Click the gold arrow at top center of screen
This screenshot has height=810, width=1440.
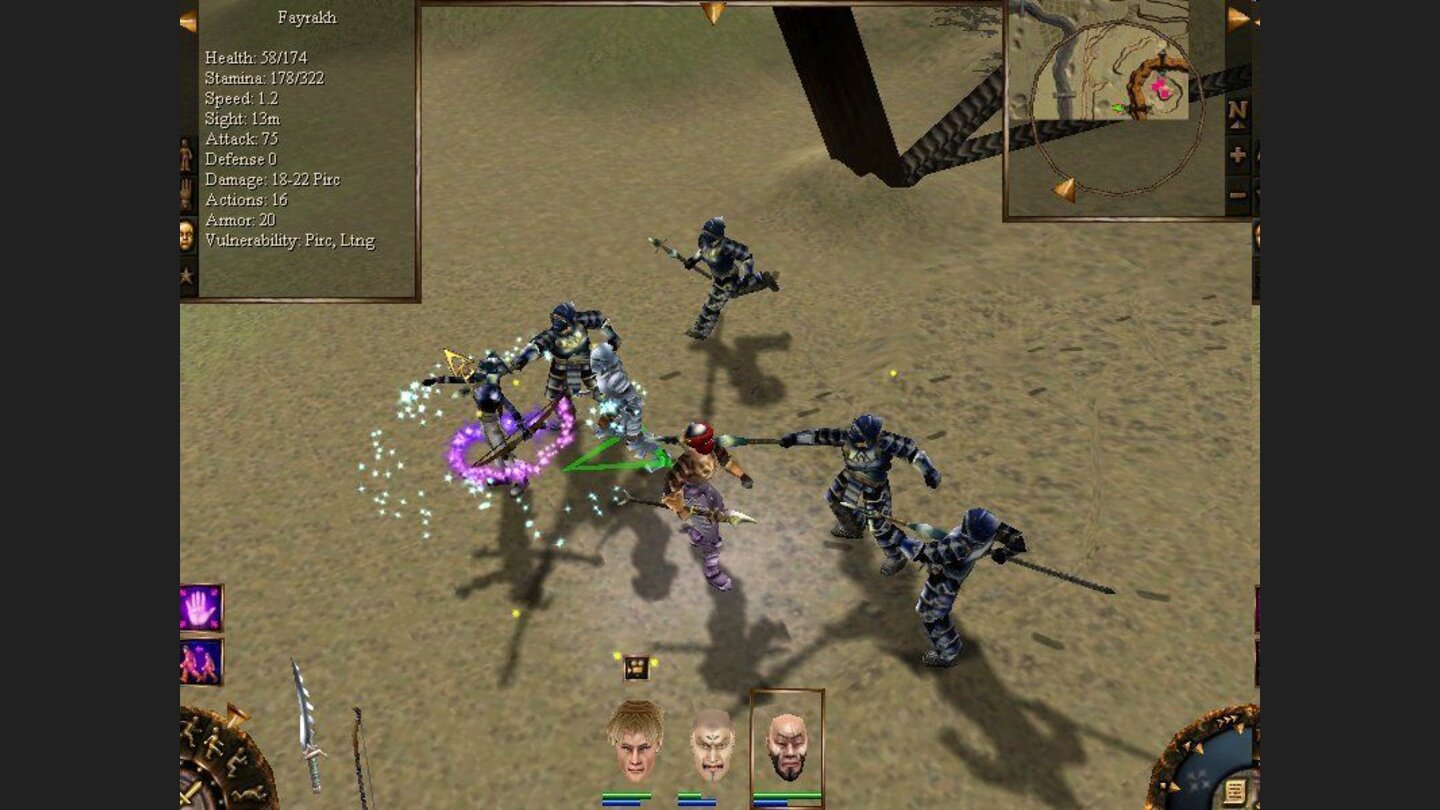tap(712, 12)
